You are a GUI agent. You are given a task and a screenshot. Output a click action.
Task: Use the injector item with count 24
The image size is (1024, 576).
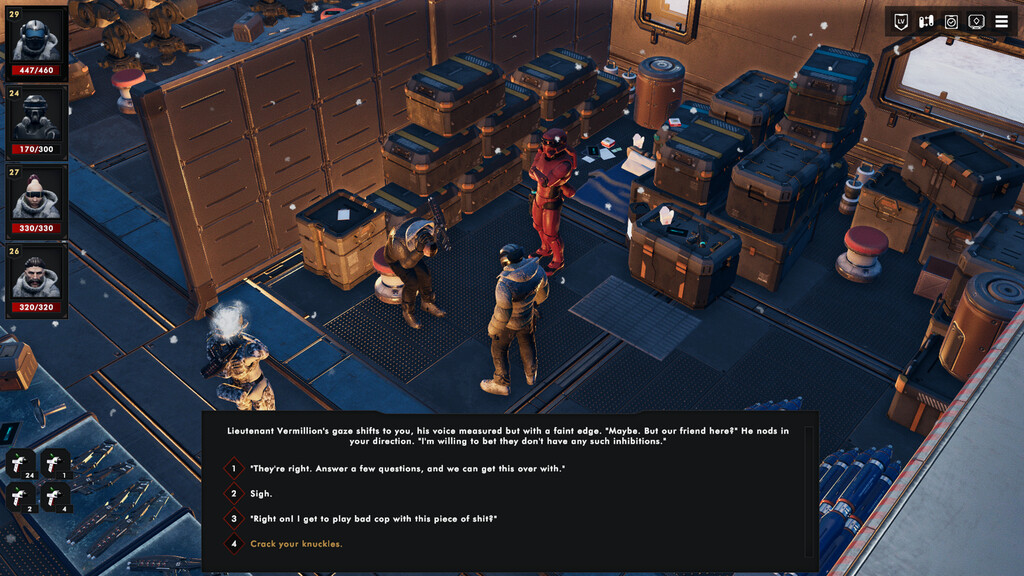pyautogui.click(x=22, y=463)
